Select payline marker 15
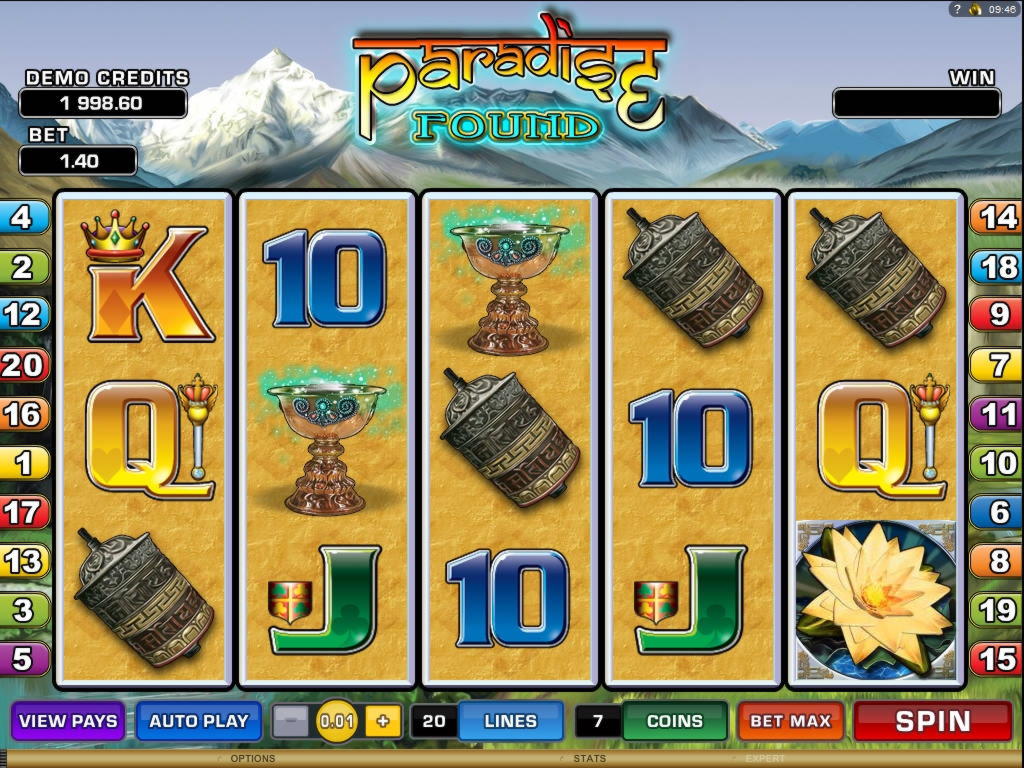 point(996,659)
